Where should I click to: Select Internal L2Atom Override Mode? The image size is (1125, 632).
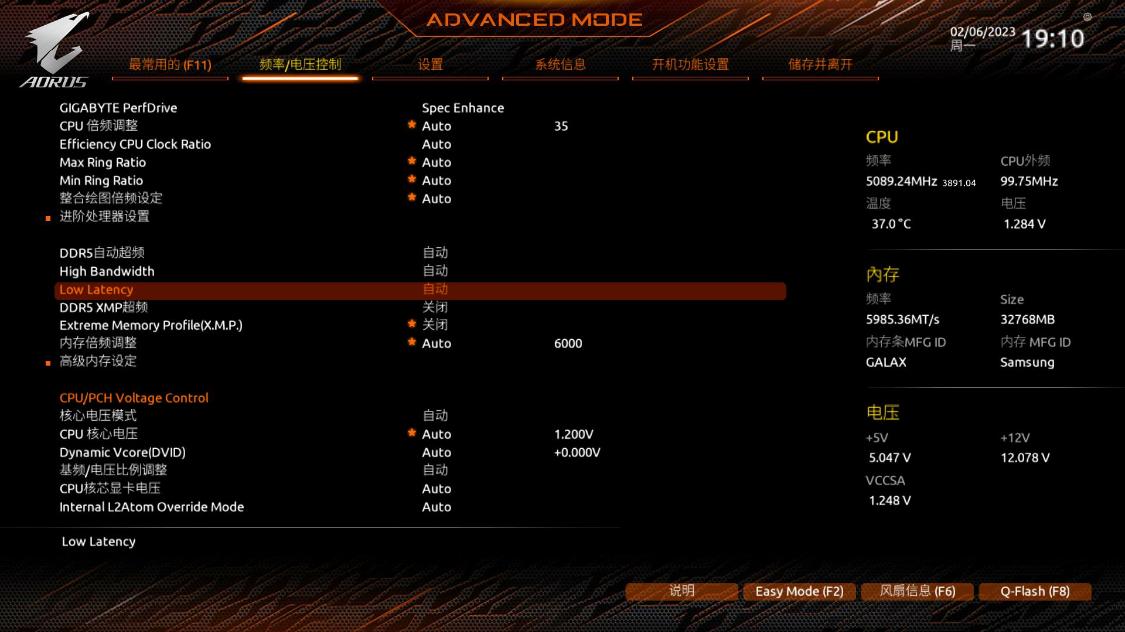151,507
